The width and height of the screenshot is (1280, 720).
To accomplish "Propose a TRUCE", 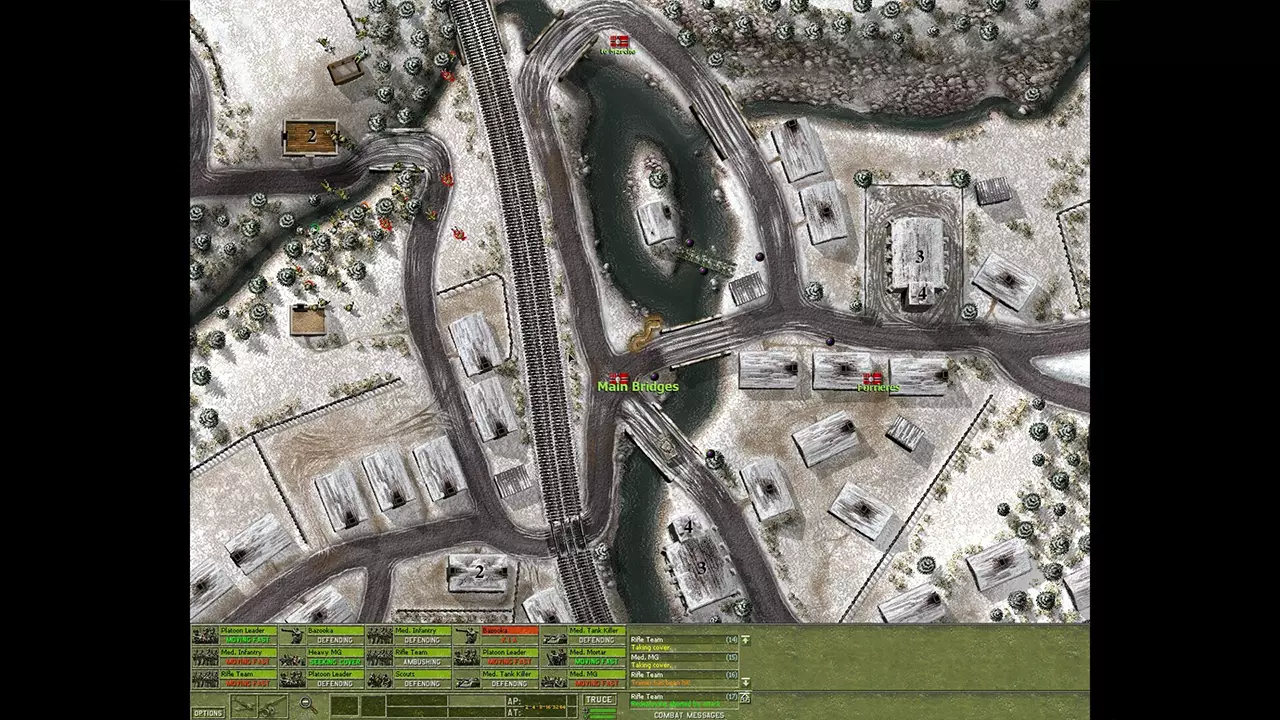I will 600,699.
